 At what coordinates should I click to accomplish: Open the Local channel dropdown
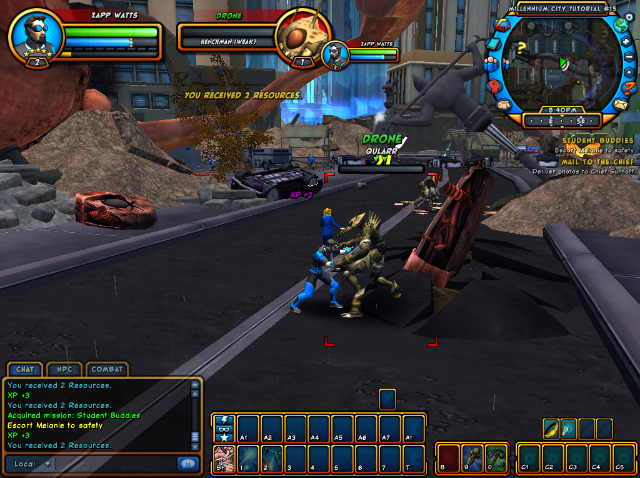click(31, 464)
